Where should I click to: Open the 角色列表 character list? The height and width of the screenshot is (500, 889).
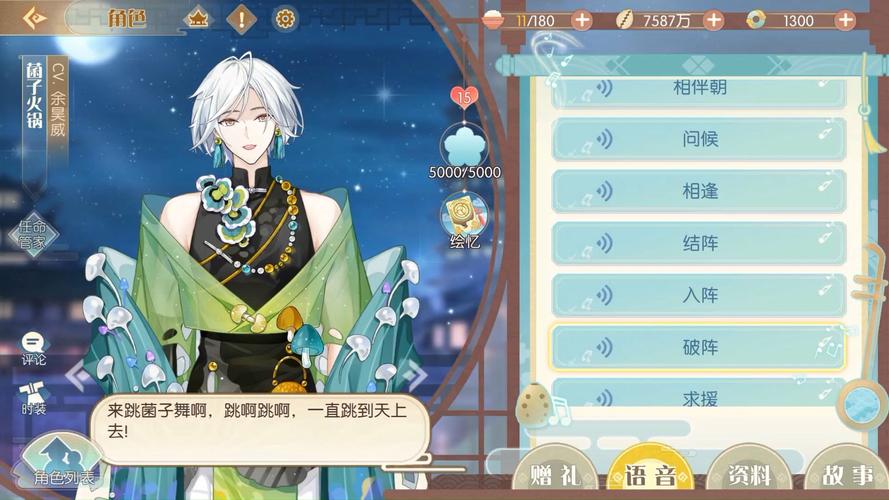(62, 467)
